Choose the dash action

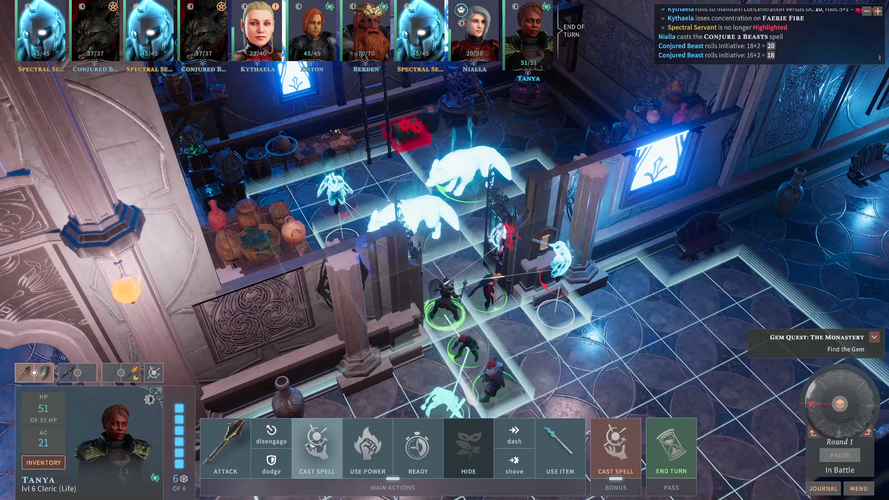[x=513, y=433]
